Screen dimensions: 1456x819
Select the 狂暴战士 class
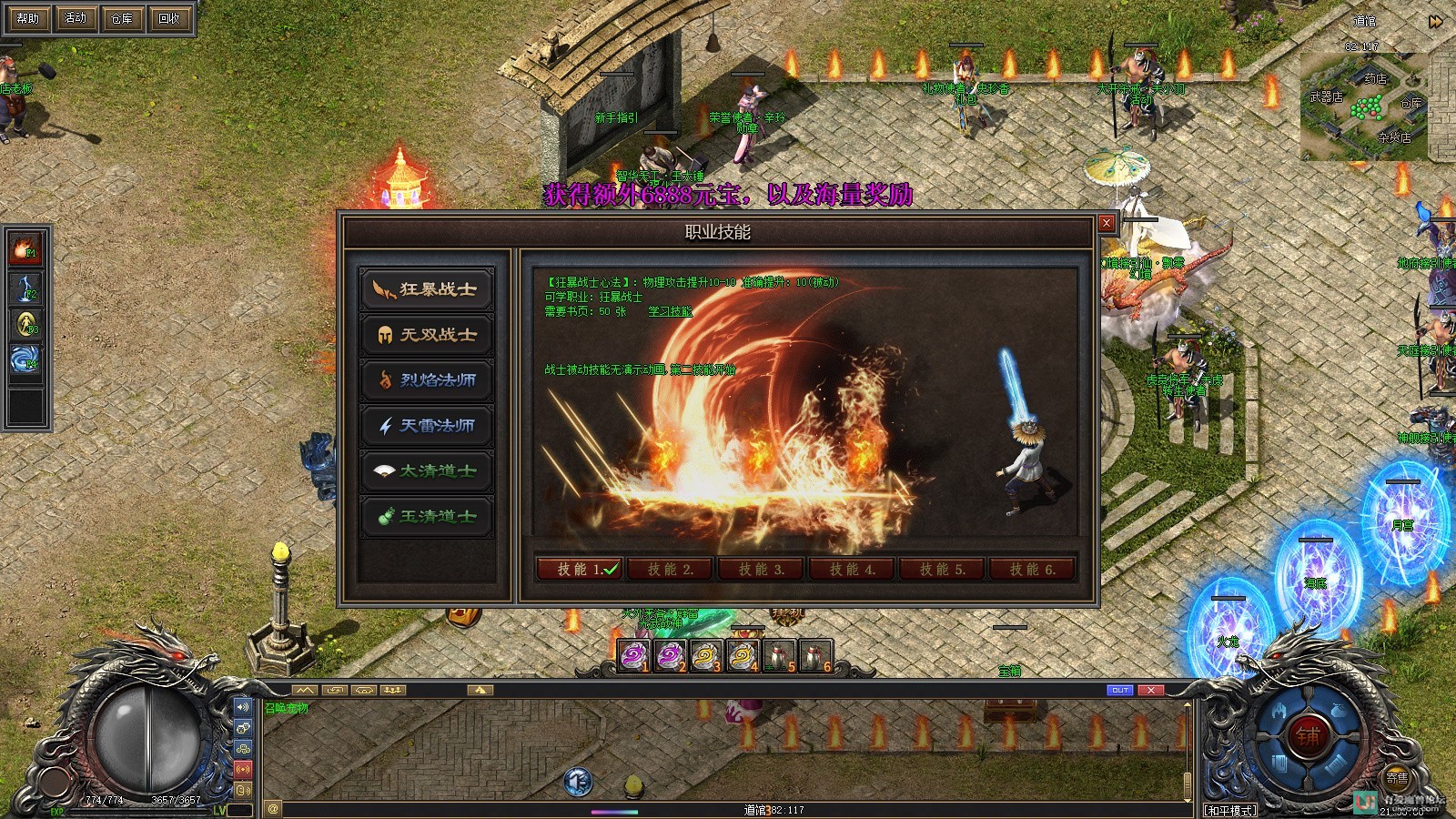(x=427, y=289)
